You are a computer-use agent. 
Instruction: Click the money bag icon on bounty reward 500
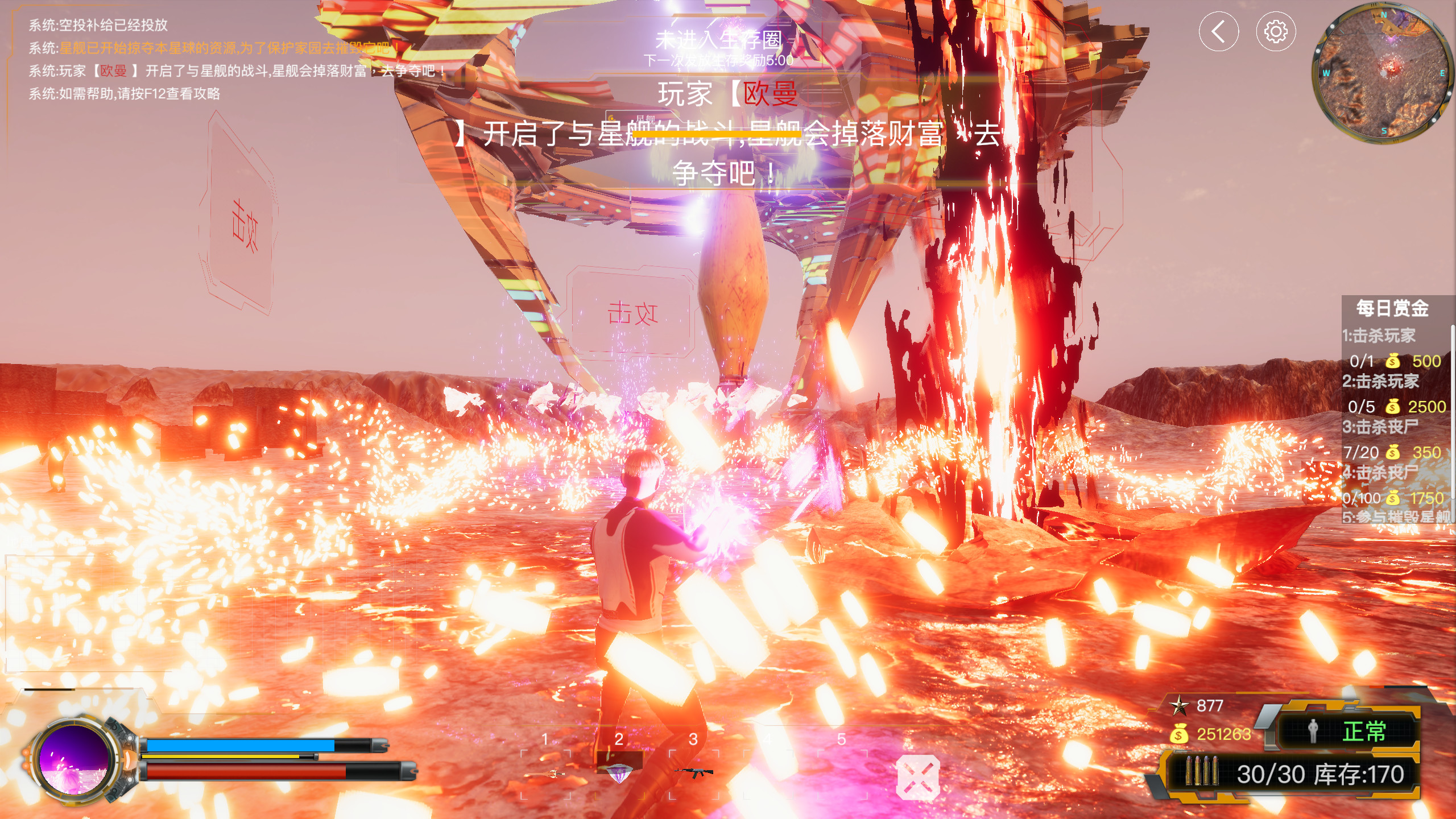click(x=1393, y=362)
